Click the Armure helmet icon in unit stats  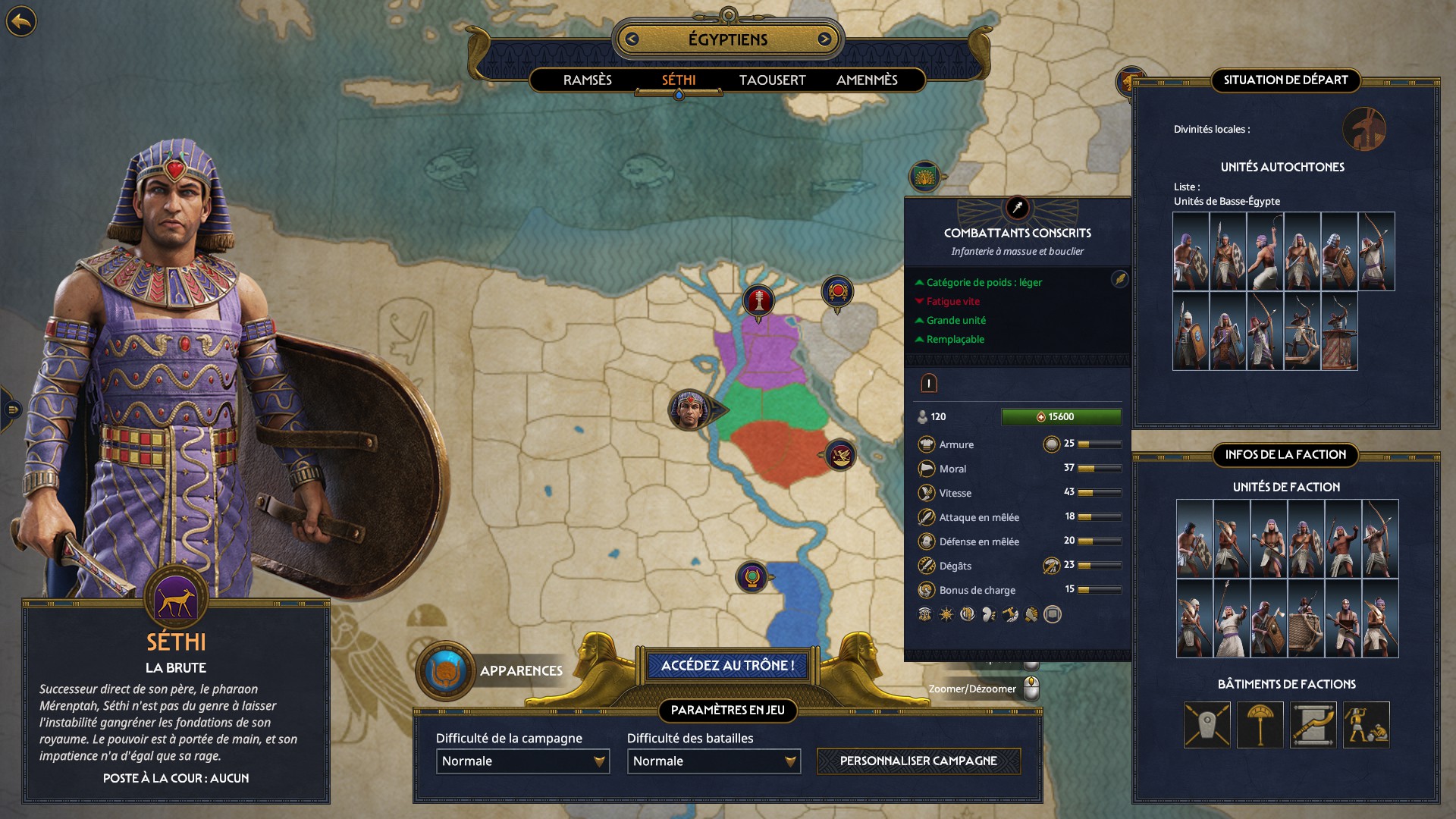pos(926,444)
